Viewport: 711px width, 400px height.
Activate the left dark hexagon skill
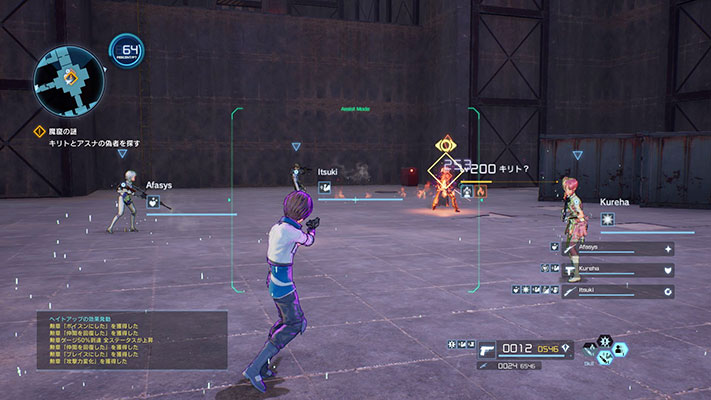(x=591, y=351)
